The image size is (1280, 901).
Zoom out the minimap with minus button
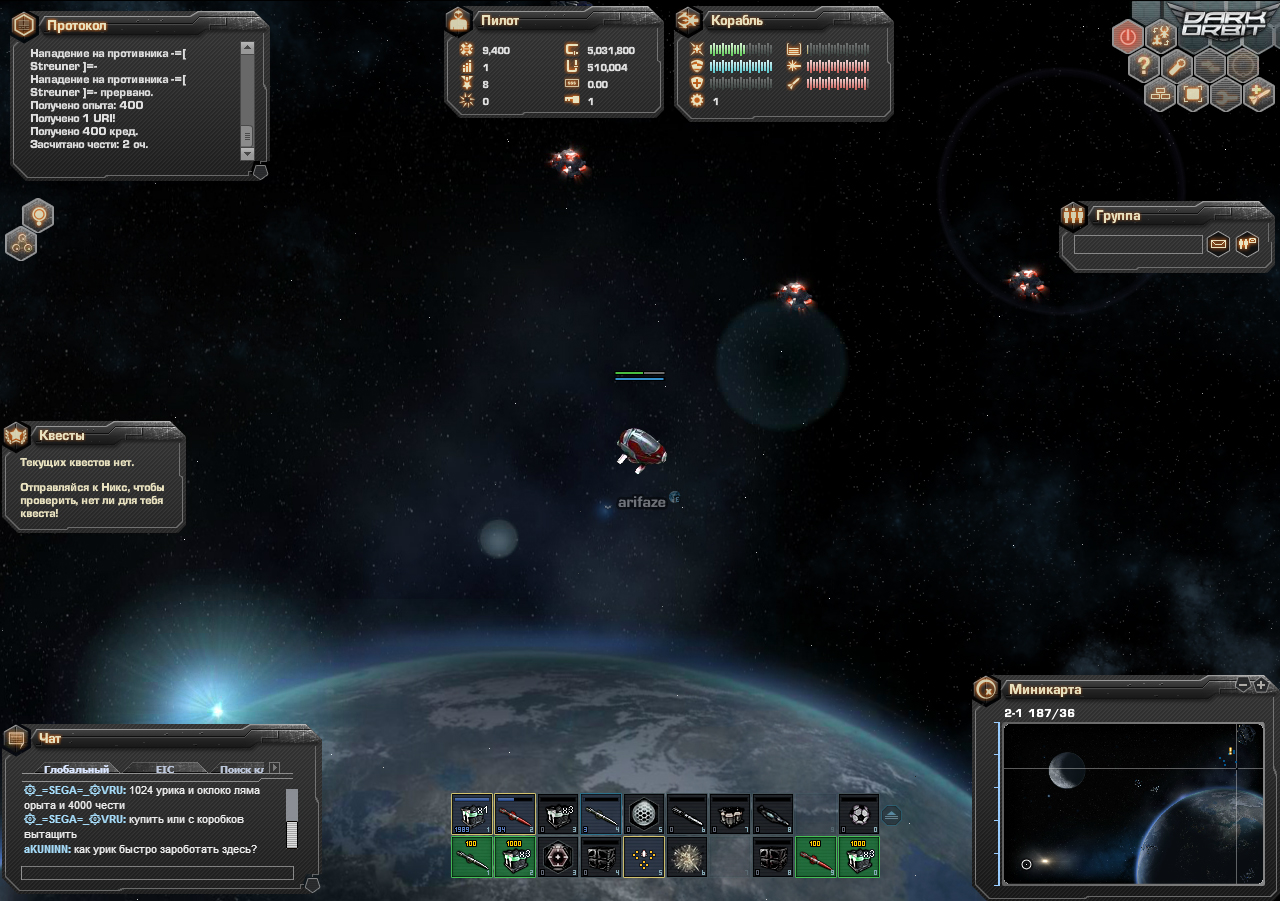coord(1243,685)
